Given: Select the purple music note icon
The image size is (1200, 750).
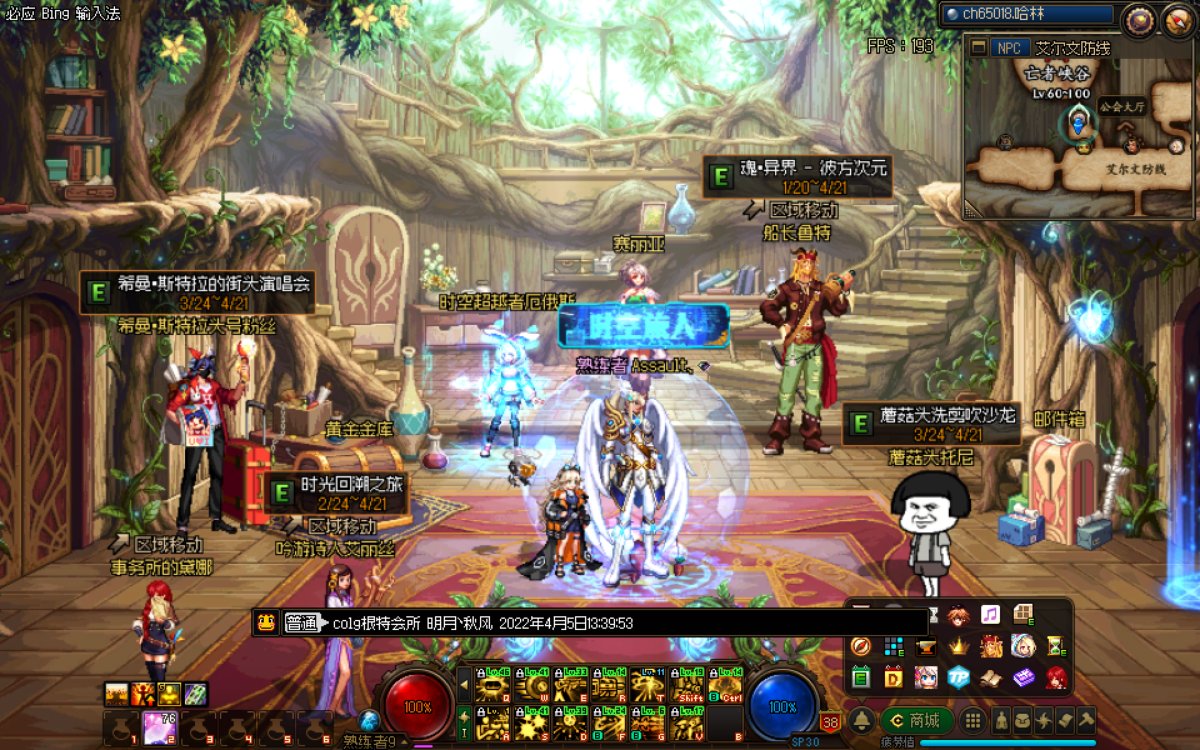Looking at the screenshot, I should pyautogui.click(x=990, y=614).
